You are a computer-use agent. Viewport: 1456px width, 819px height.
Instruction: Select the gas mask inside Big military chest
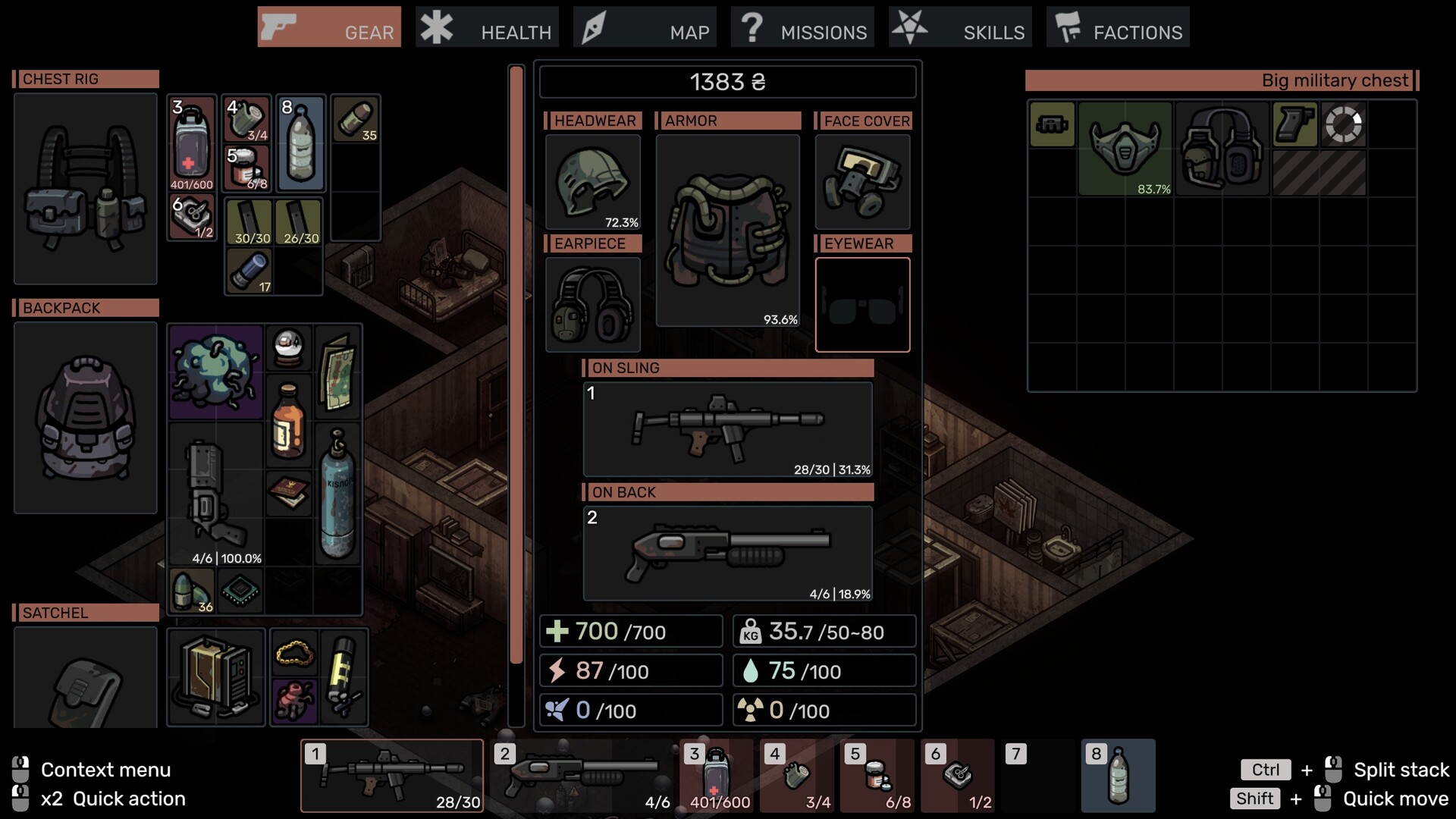[x=1125, y=150]
